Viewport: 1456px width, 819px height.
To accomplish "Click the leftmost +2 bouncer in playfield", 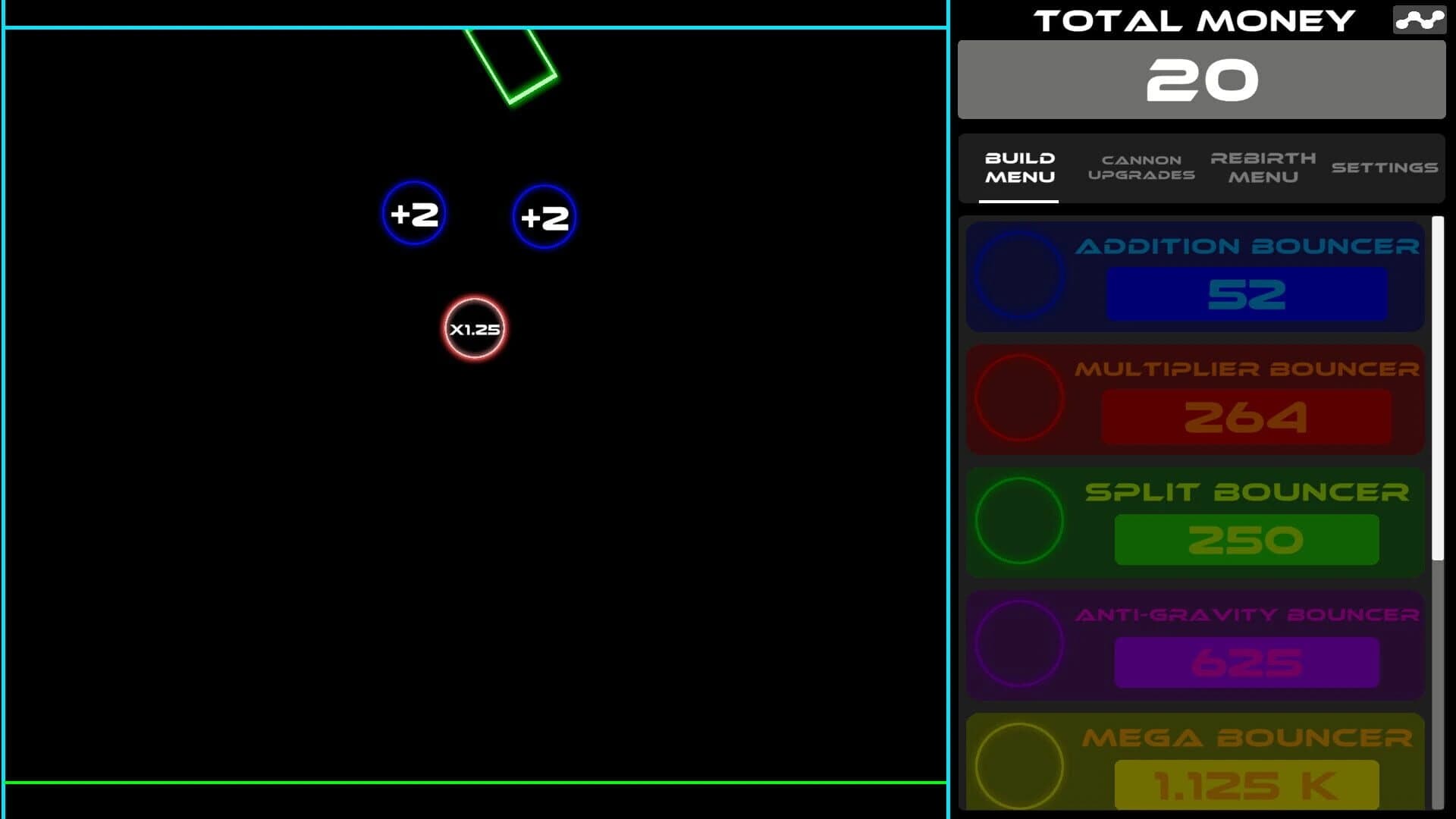I will coord(414,215).
